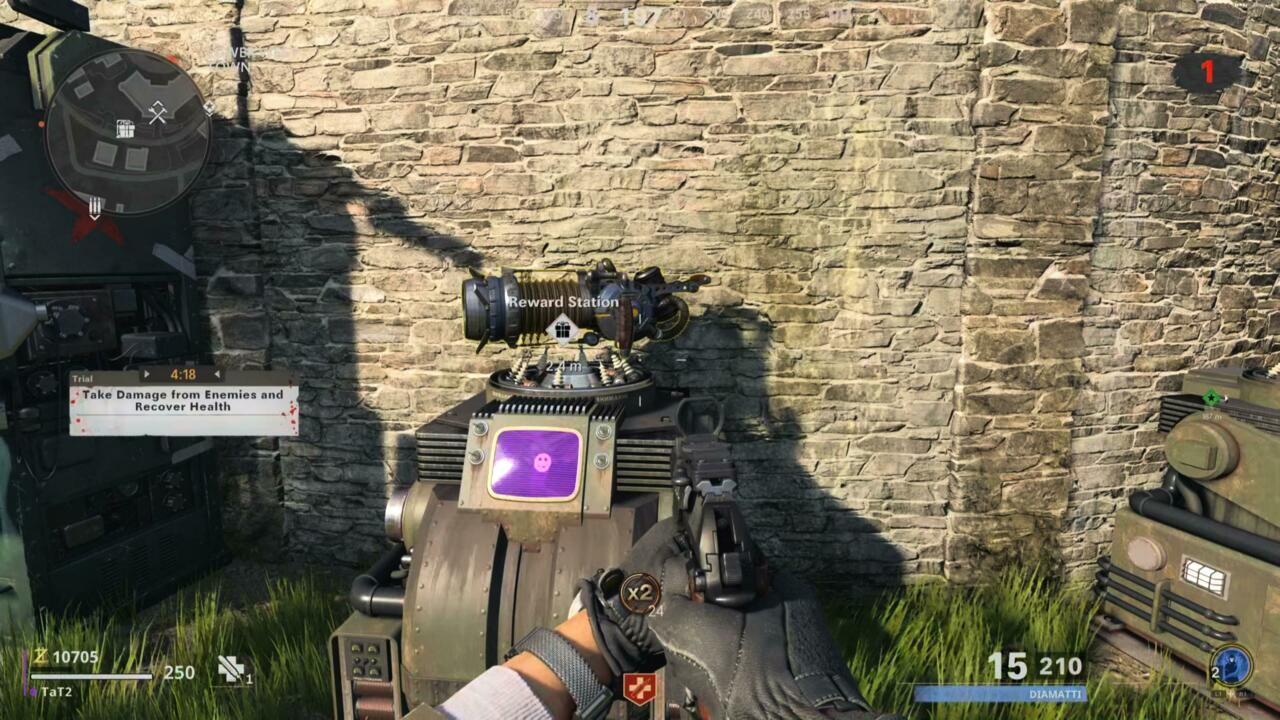Toggle the purple perk indicator beside TaT2
Screen dimensions: 1280x720
coord(31,690)
